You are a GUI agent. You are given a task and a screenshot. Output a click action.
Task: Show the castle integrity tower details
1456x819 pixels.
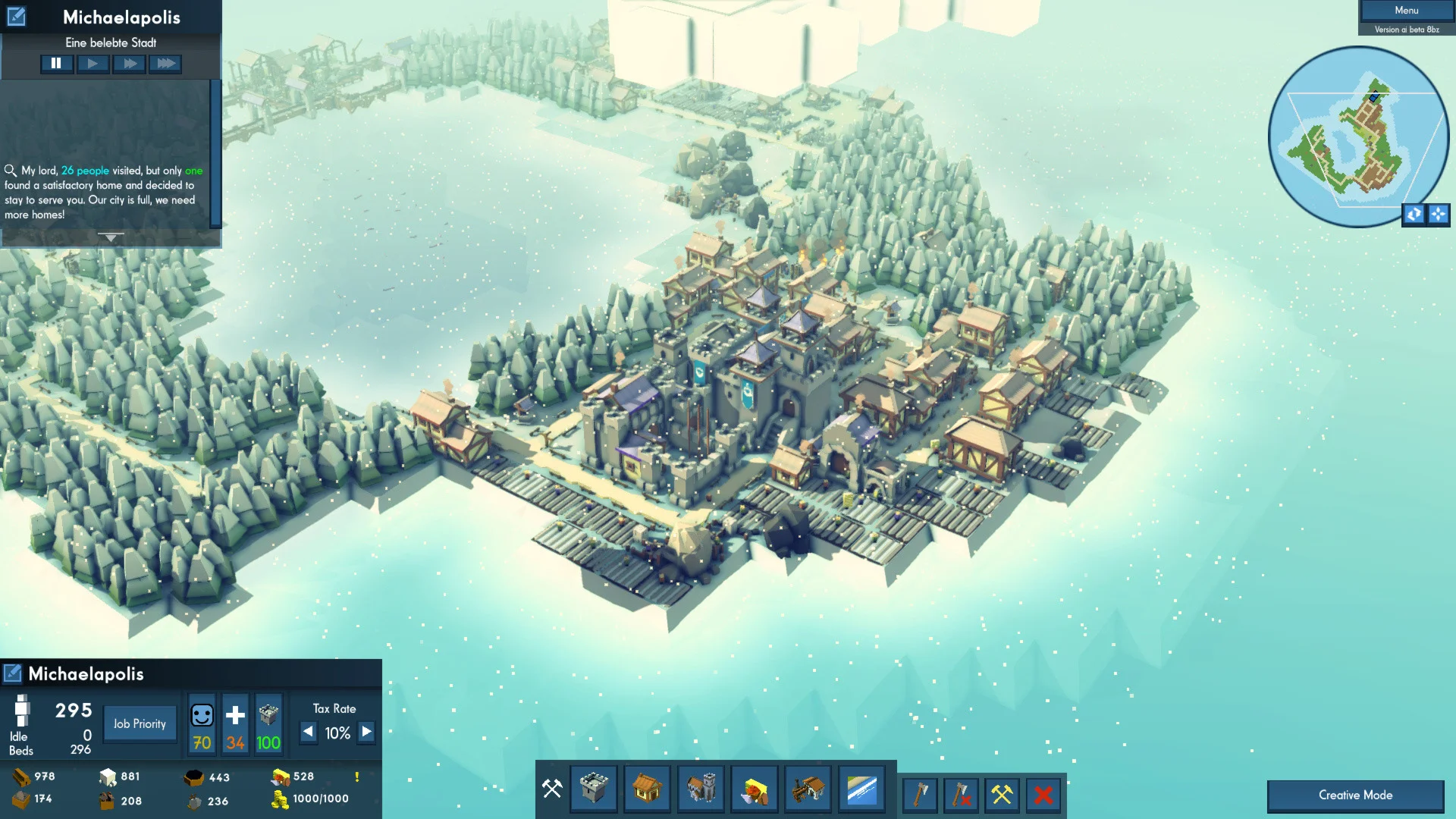pos(268,716)
